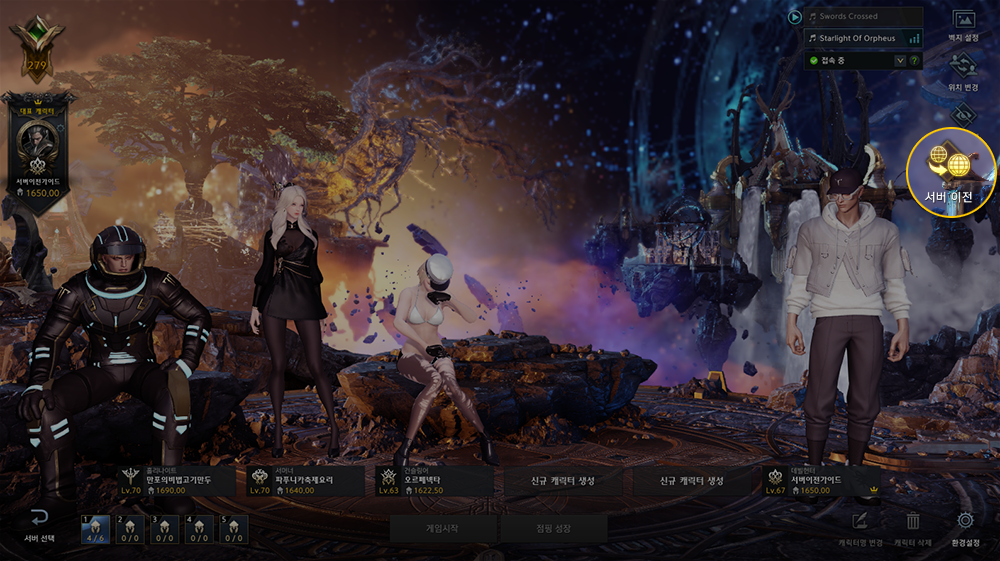This screenshot has width=1000, height=561.
Task: Select the Lv.70 홀리나이트 character slot
Action: coord(176,481)
